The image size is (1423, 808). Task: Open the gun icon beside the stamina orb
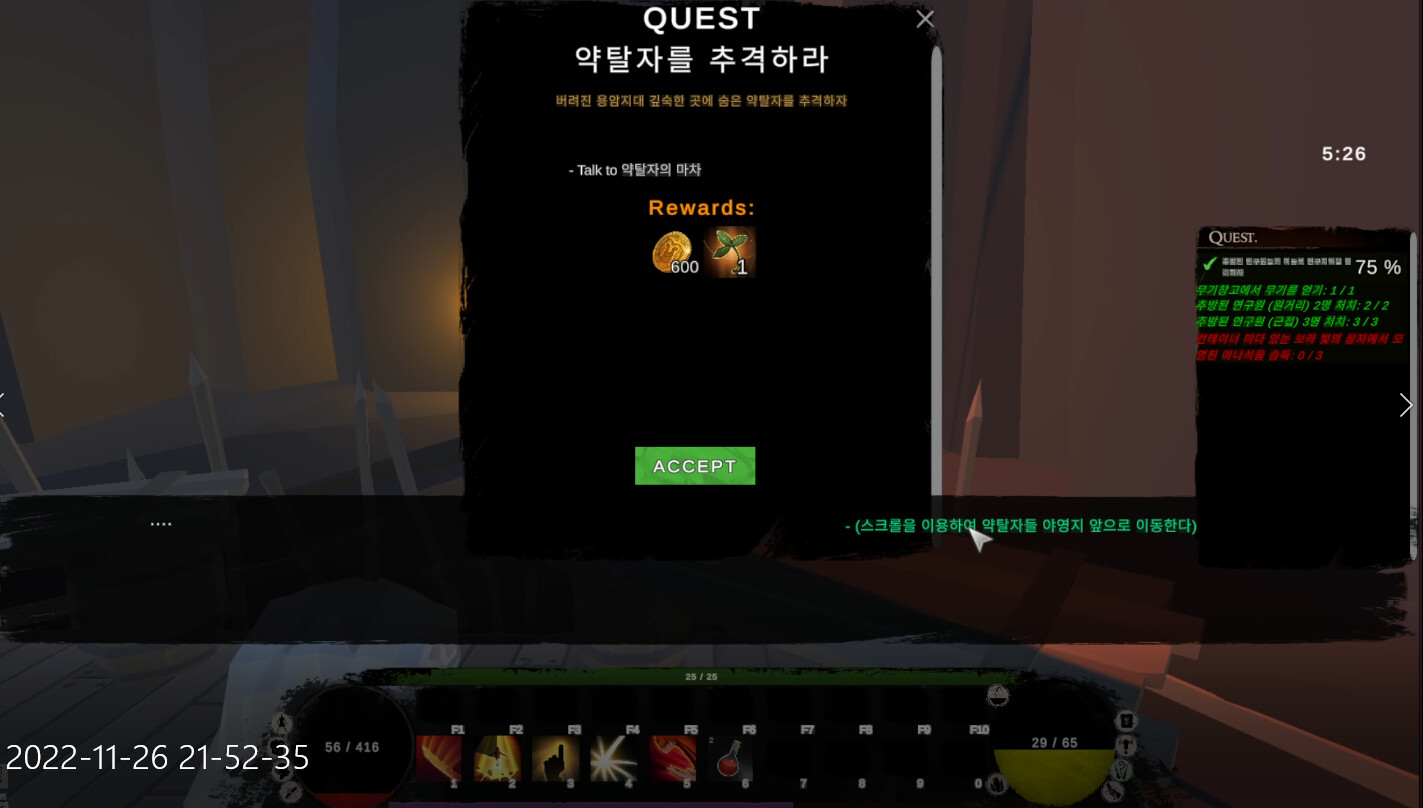[x=1113, y=791]
